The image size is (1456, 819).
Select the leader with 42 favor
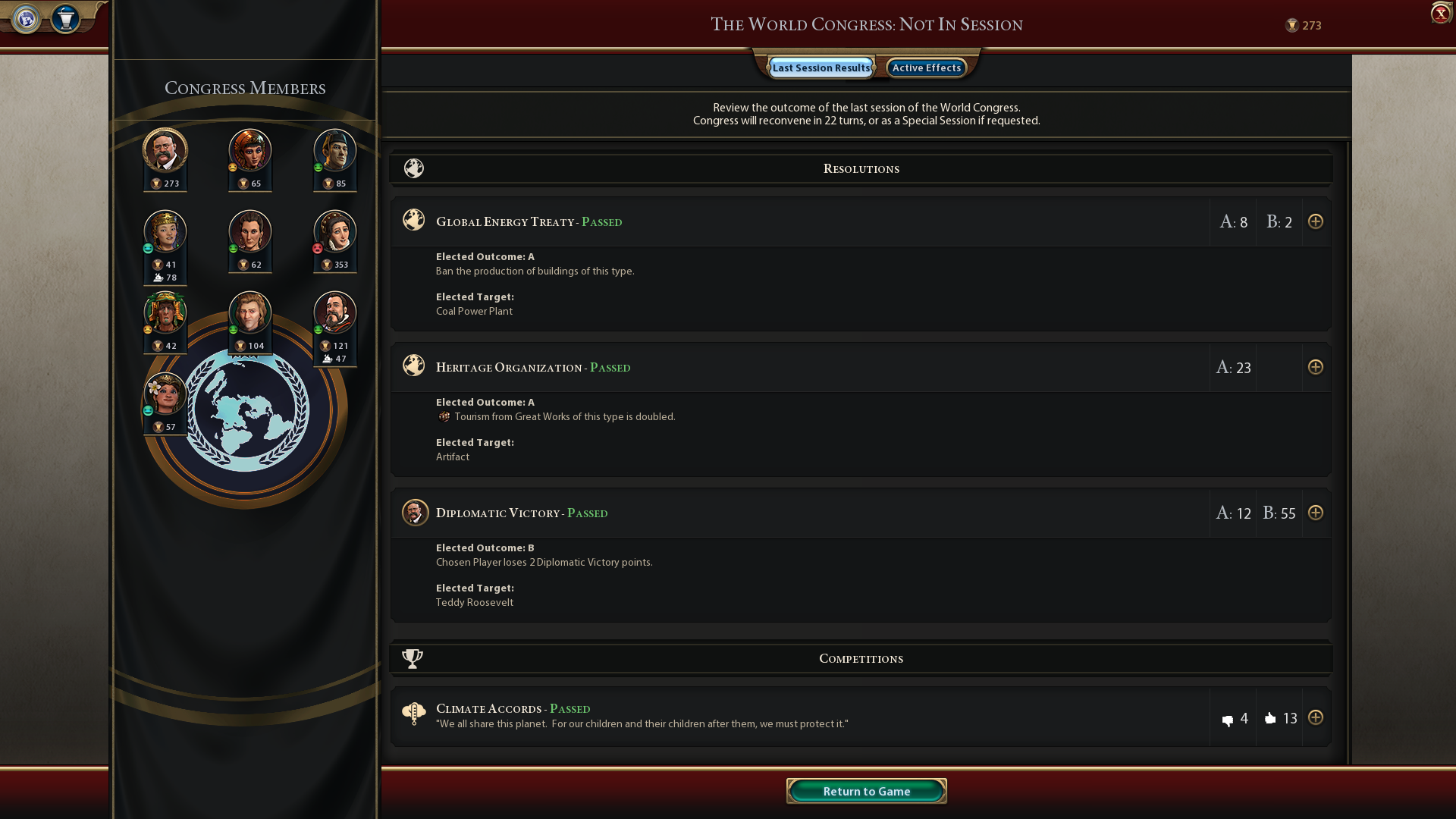coord(165,312)
